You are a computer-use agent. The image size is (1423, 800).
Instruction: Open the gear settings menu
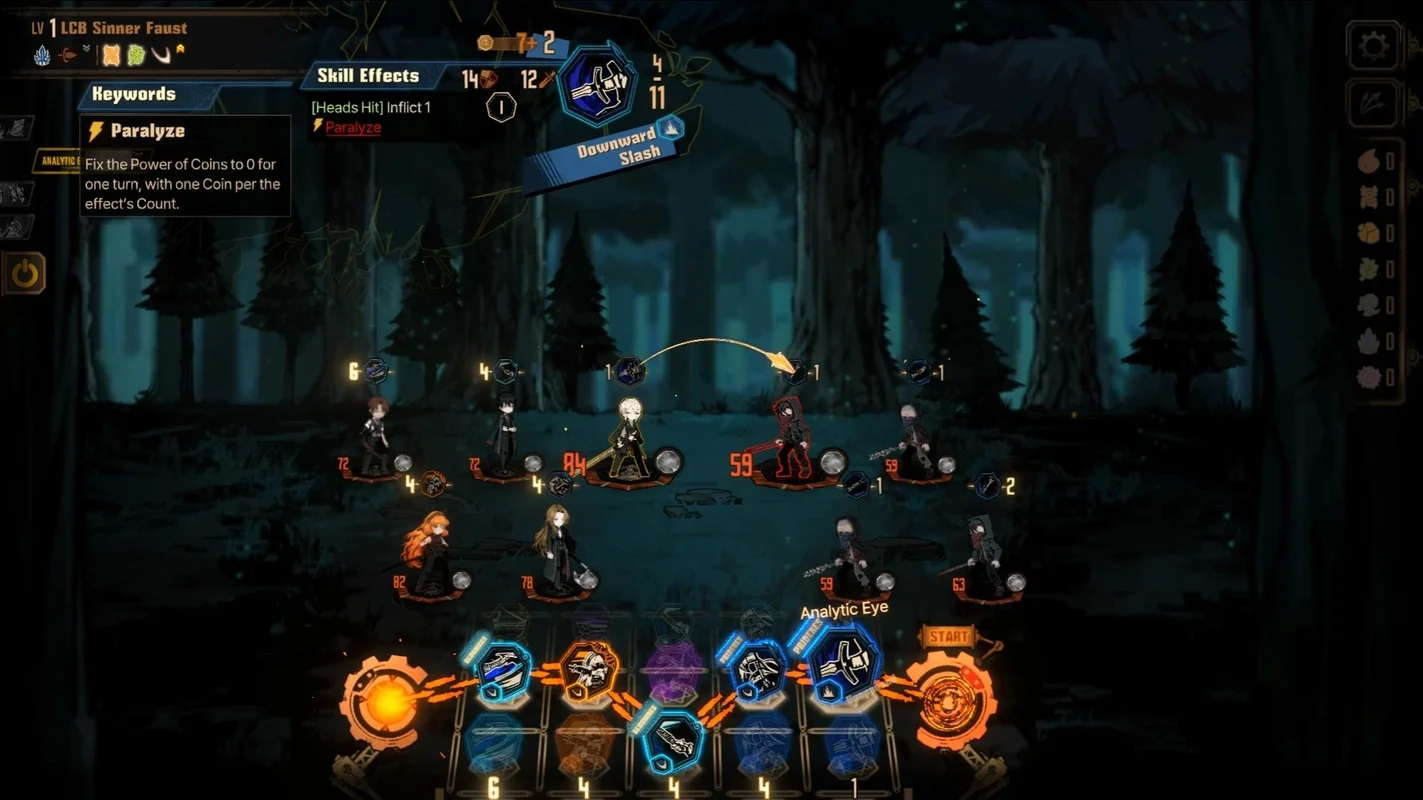click(x=1373, y=46)
